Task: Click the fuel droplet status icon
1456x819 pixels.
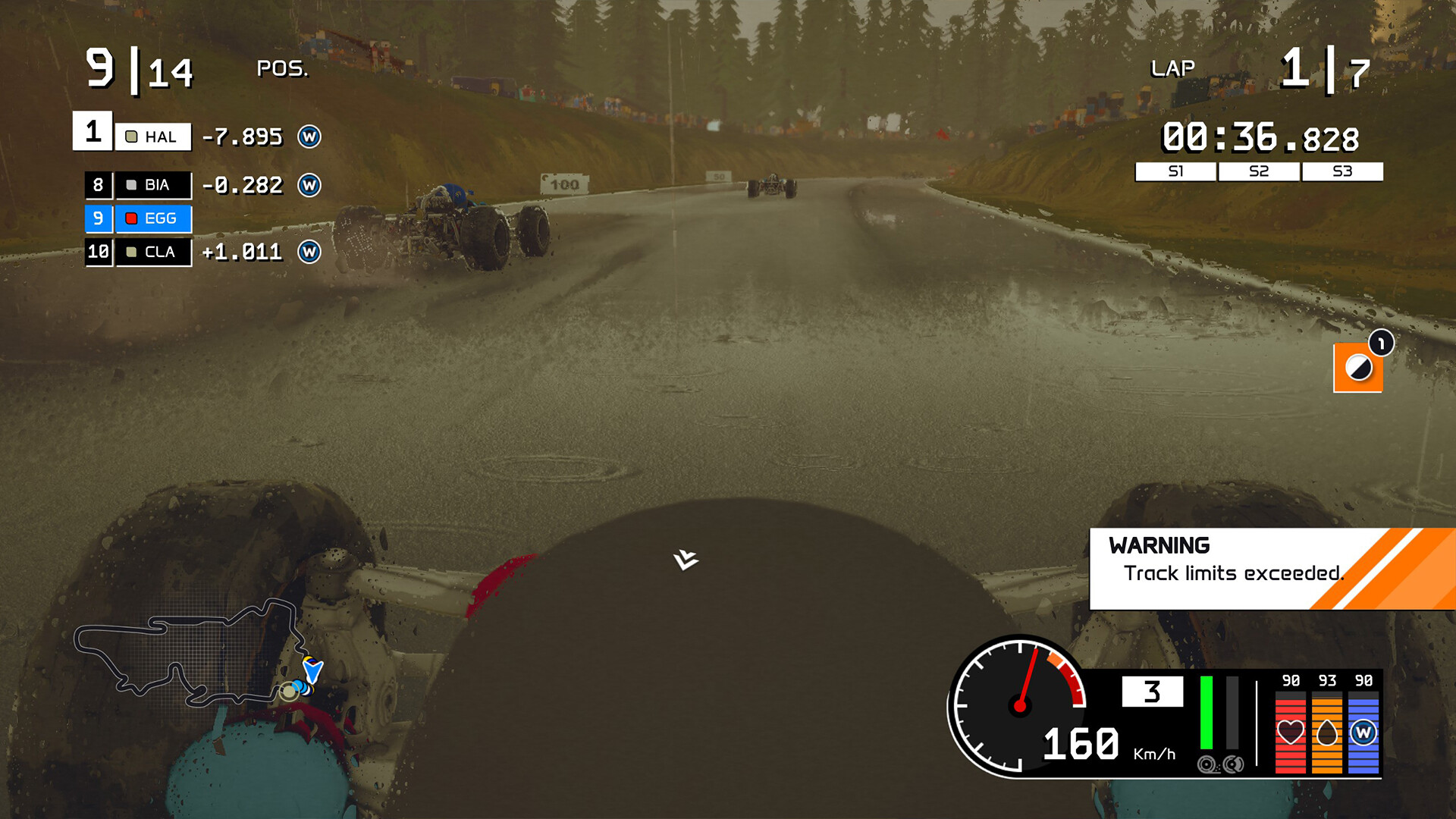Action: pos(1326,733)
